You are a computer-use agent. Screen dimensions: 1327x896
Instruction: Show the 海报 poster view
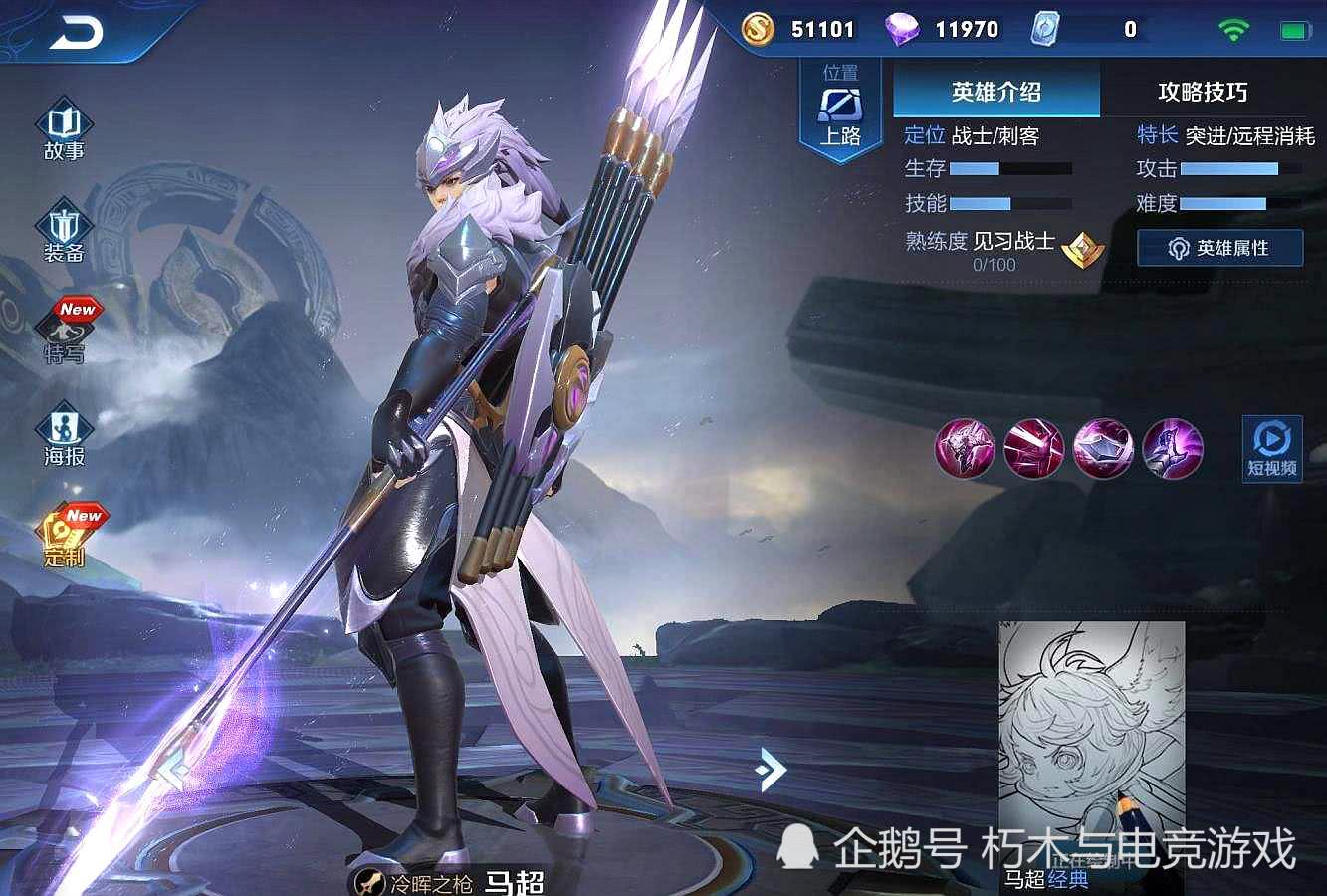tap(64, 436)
